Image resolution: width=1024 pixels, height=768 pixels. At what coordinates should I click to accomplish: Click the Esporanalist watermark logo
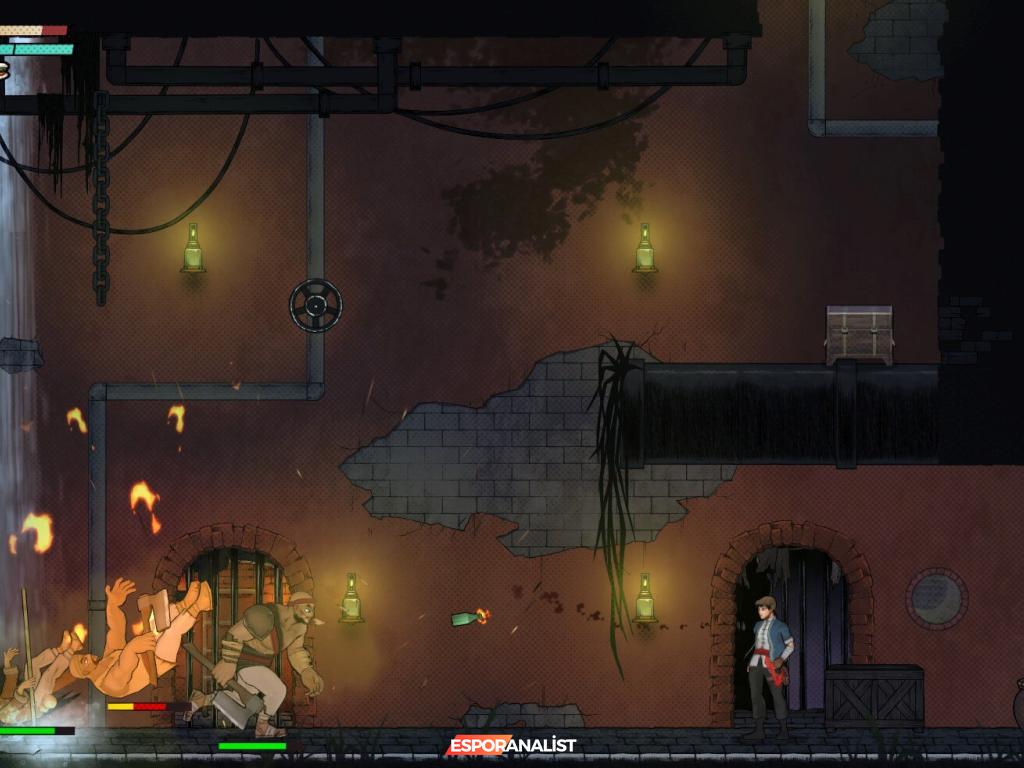tap(511, 745)
